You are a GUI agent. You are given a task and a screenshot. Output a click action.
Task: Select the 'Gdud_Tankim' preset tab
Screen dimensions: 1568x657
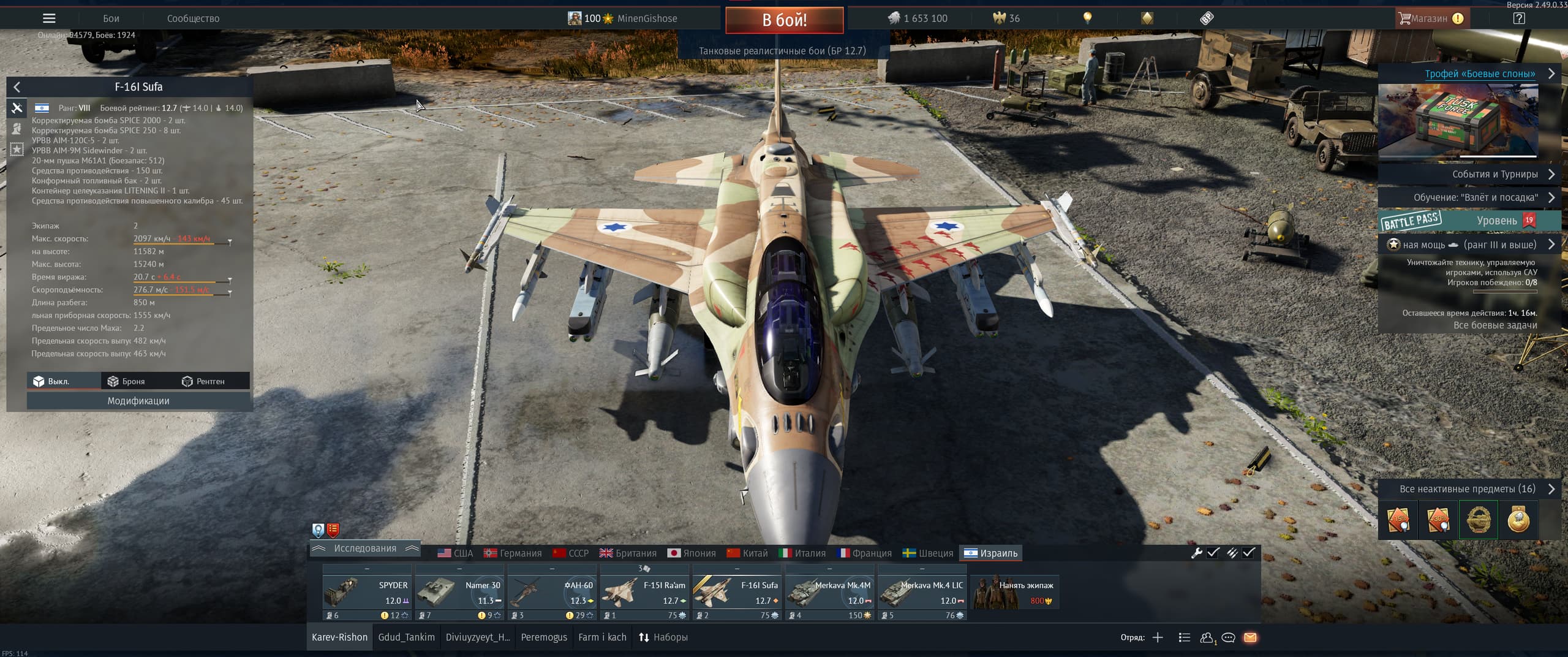406,637
